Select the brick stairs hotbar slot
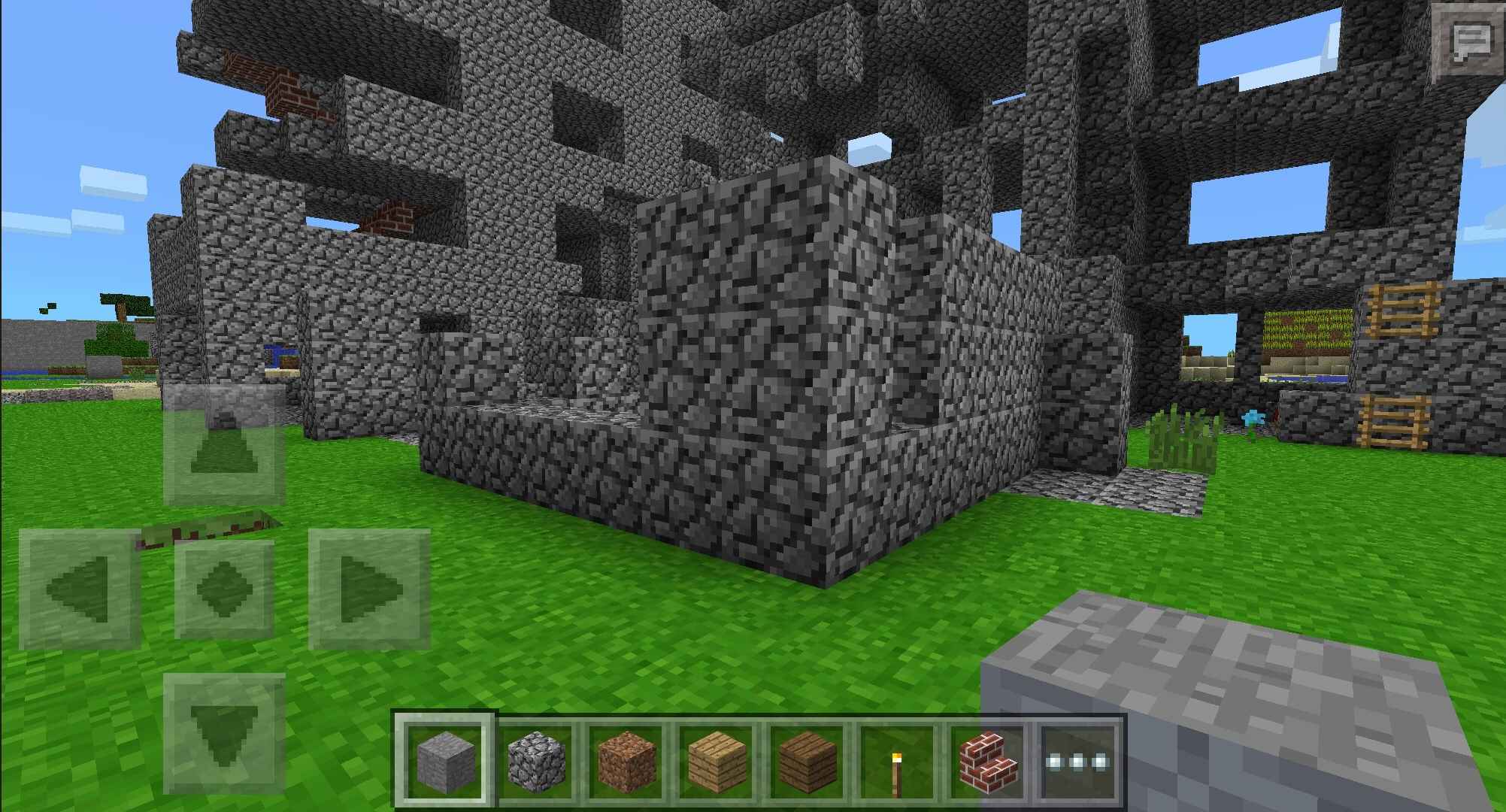The height and width of the screenshot is (812, 1506). point(987,758)
